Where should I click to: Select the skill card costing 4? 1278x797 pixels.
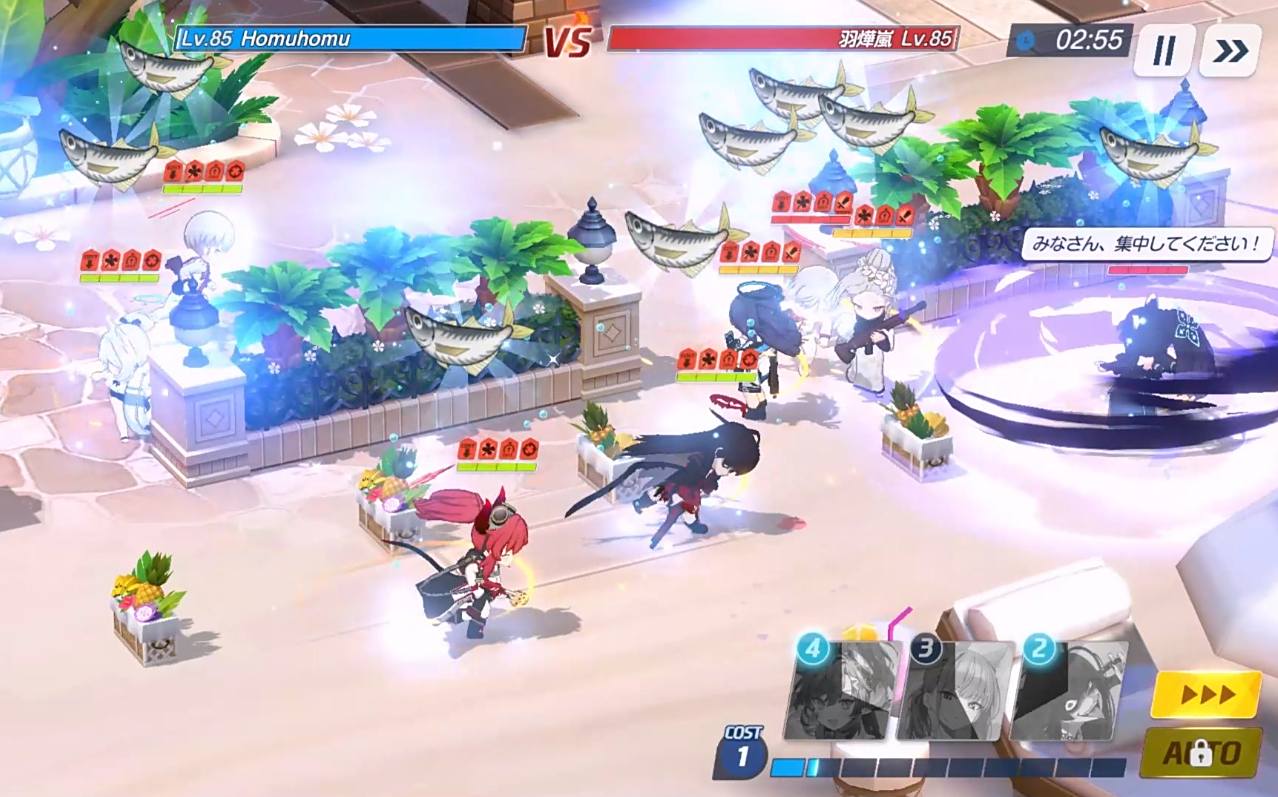click(843, 691)
